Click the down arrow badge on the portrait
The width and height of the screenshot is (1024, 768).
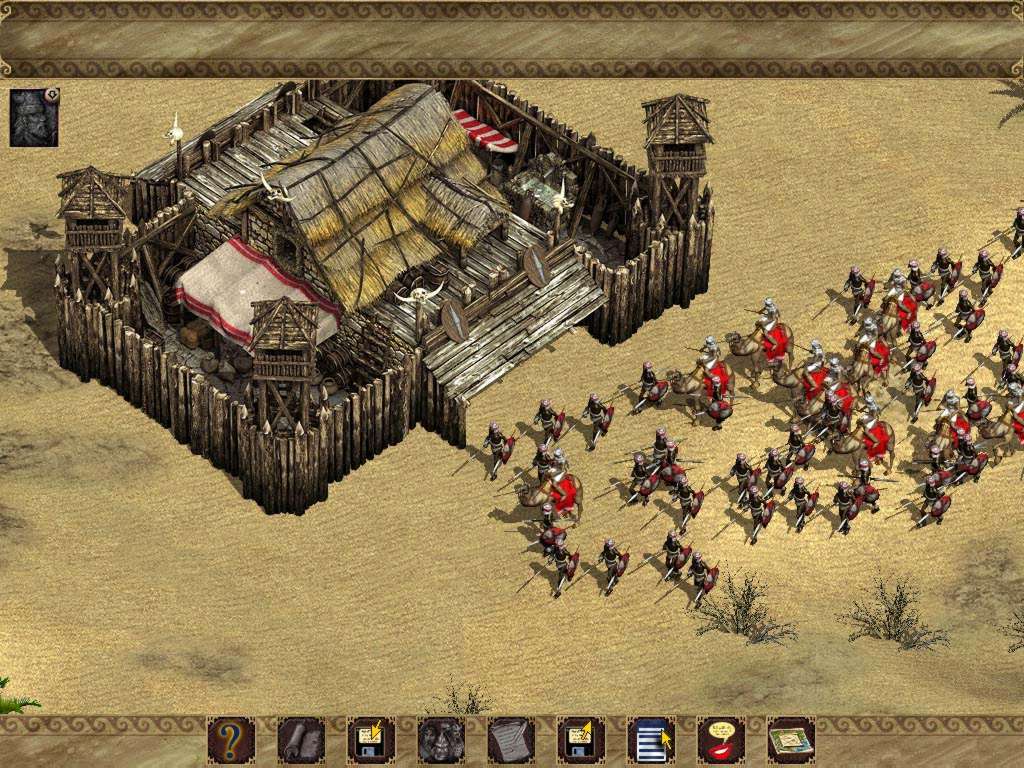(52, 96)
